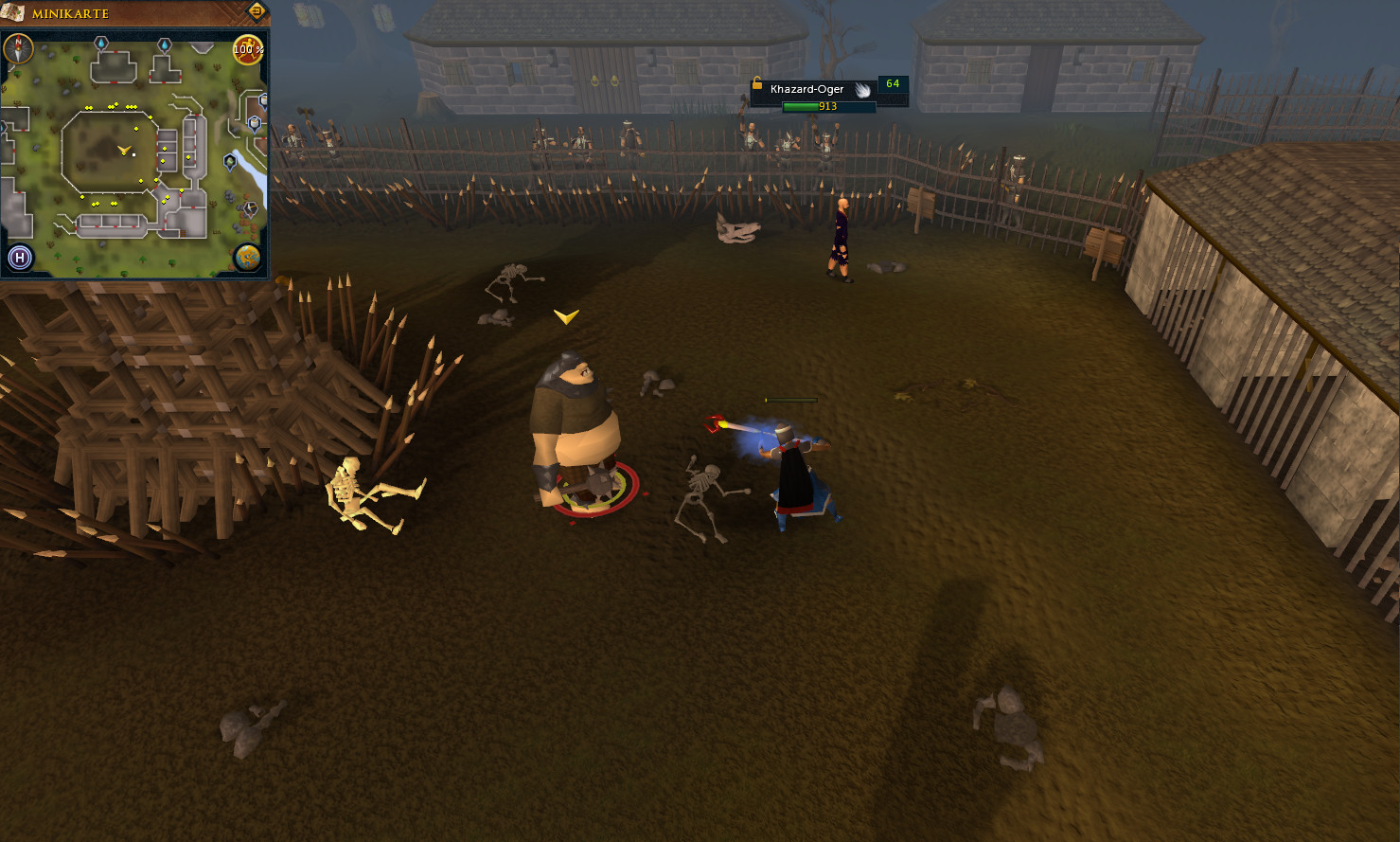The image size is (1400, 842).
Task: Open the home teleport with the H button
Action: [x=19, y=257]
